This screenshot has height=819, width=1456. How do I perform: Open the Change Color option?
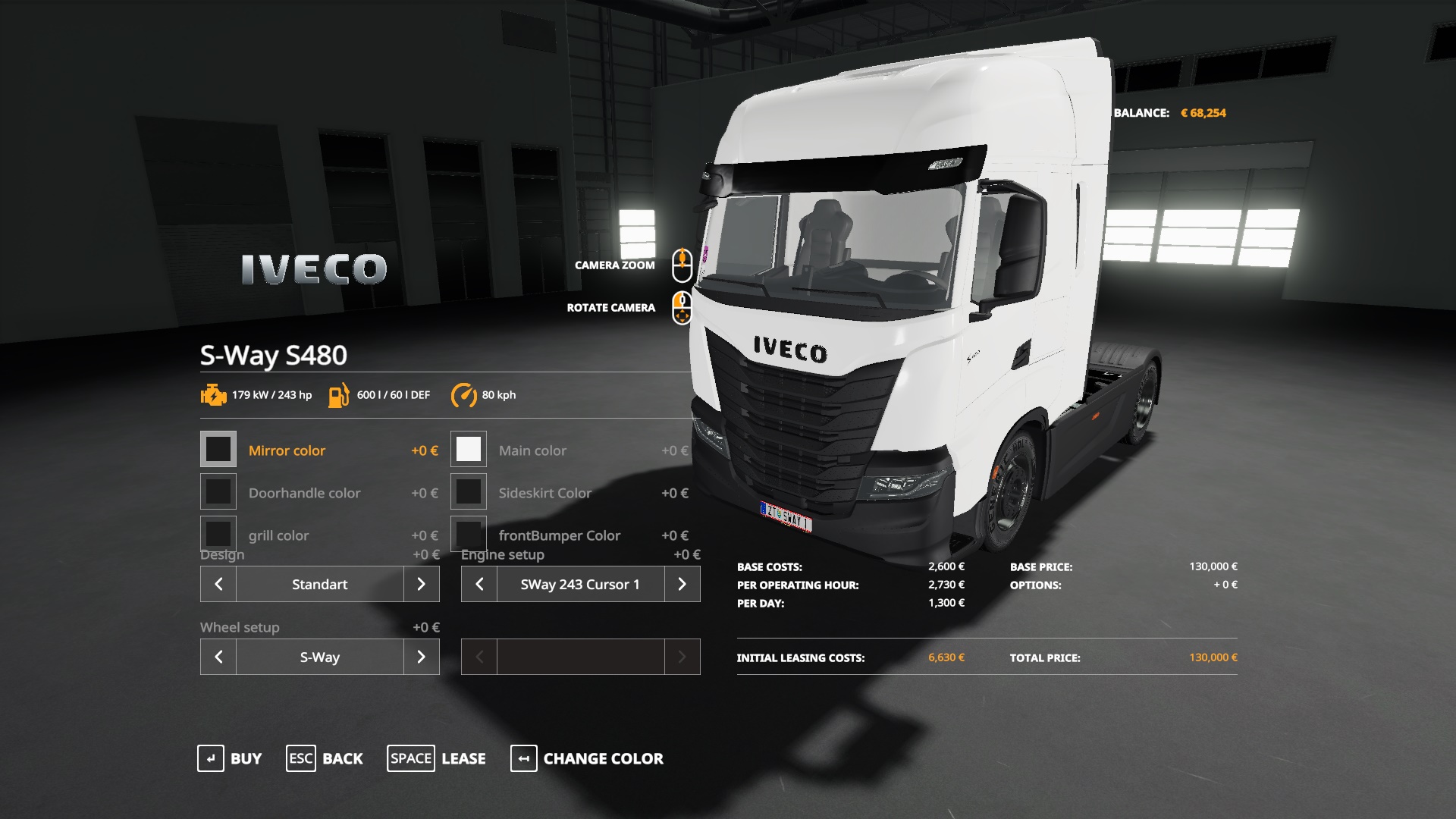tap(587, 758)
